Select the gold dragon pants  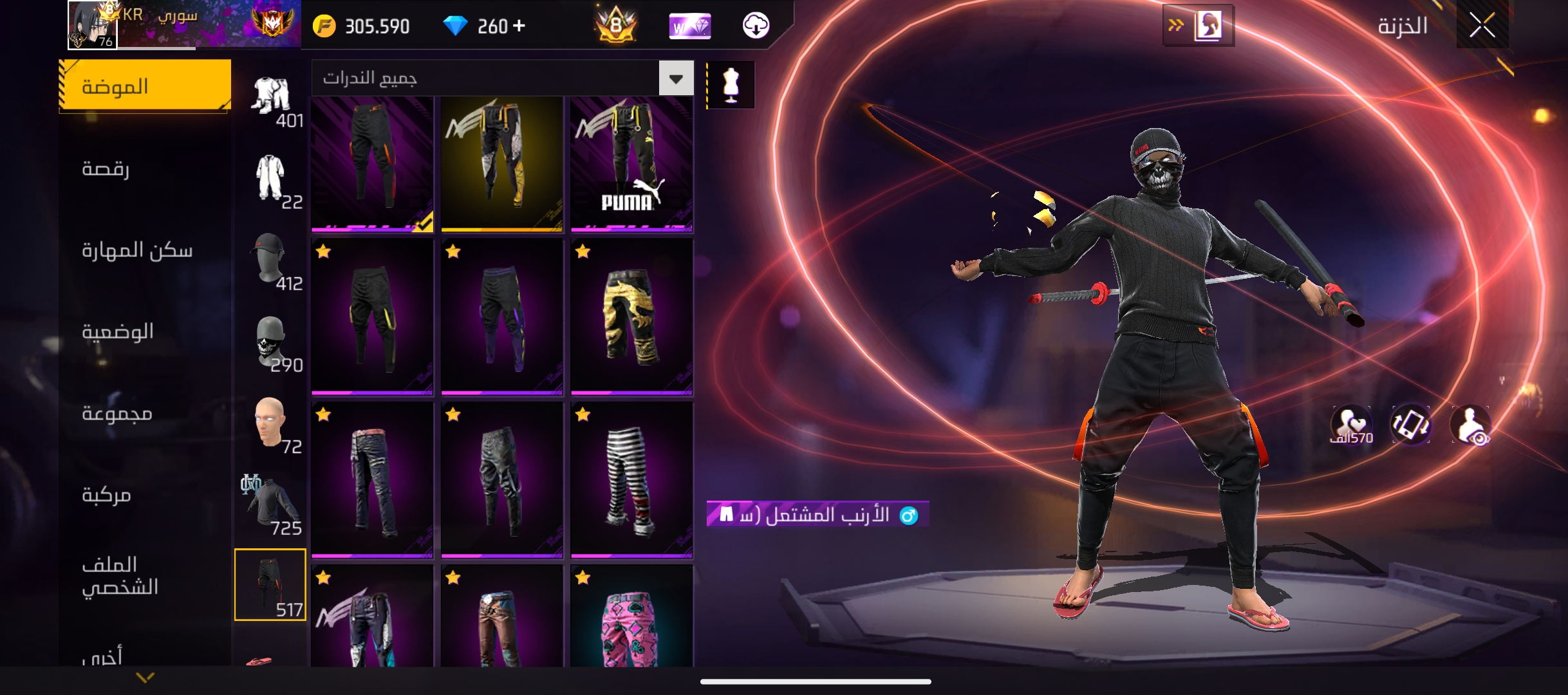click(x=631, y=316)
